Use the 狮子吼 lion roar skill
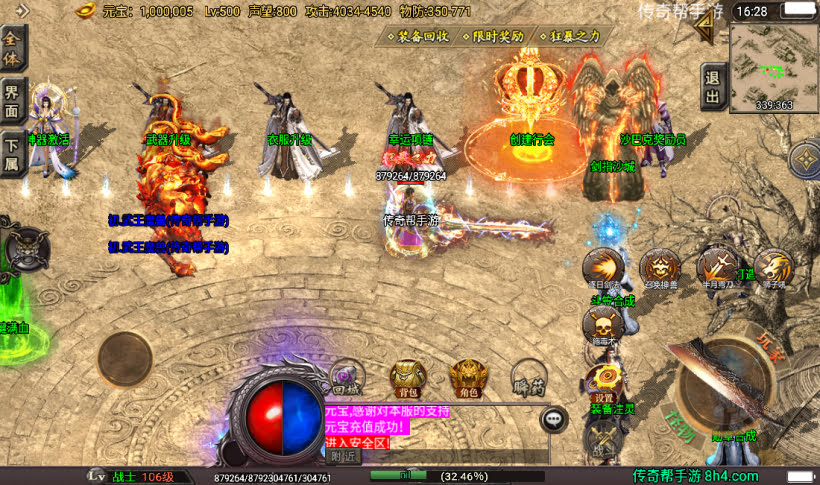The width and height of the screenshot is (820, 485). (x=773, y=267)
